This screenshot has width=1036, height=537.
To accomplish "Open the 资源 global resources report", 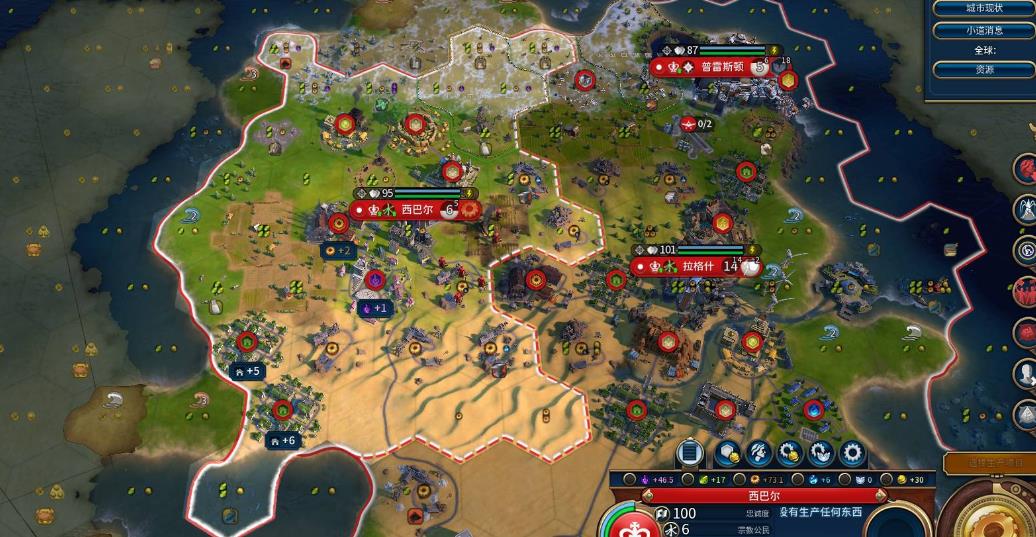I will (x=983, y=70).
